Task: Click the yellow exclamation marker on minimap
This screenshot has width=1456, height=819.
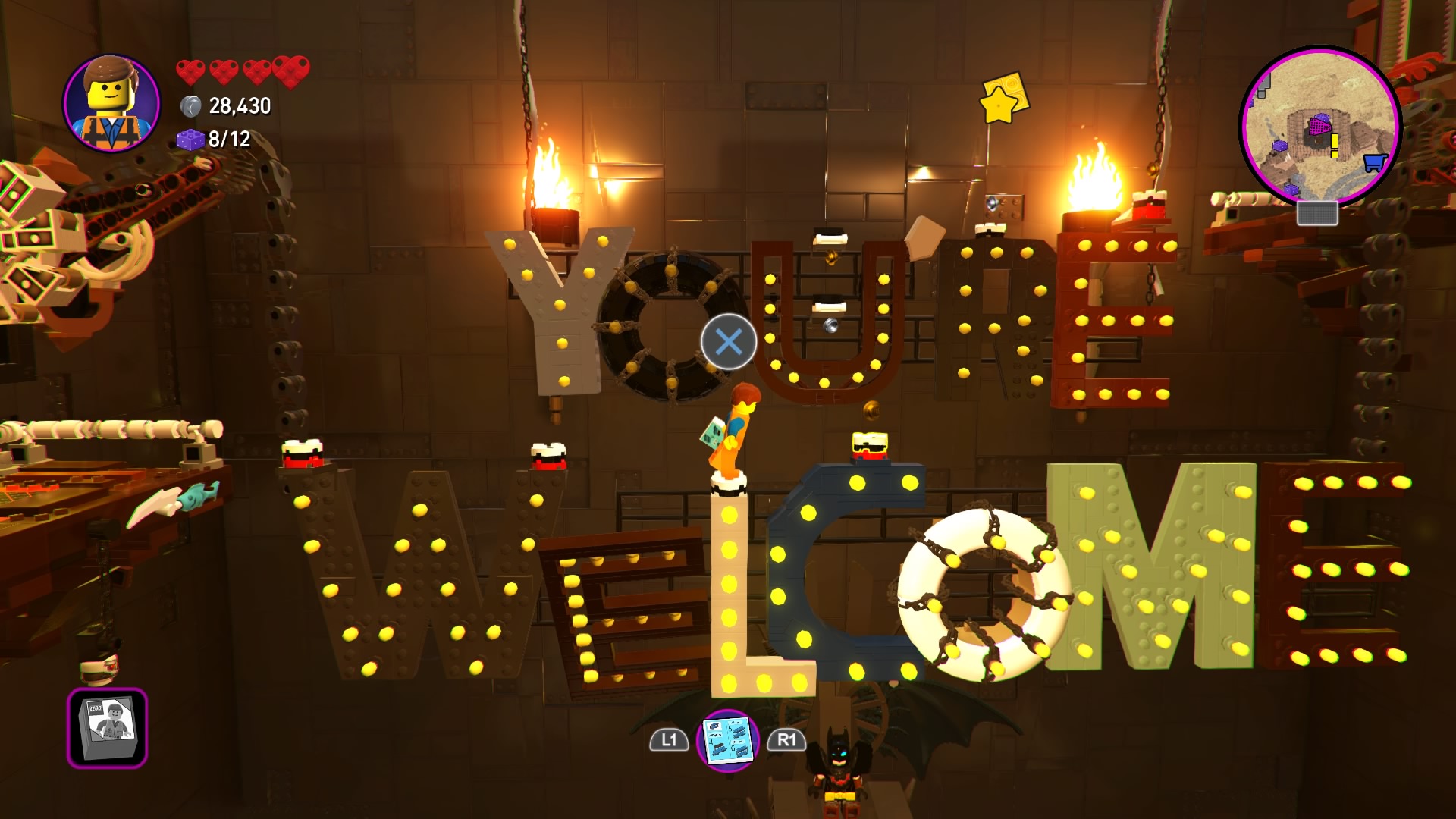Action: [1334, 145]
